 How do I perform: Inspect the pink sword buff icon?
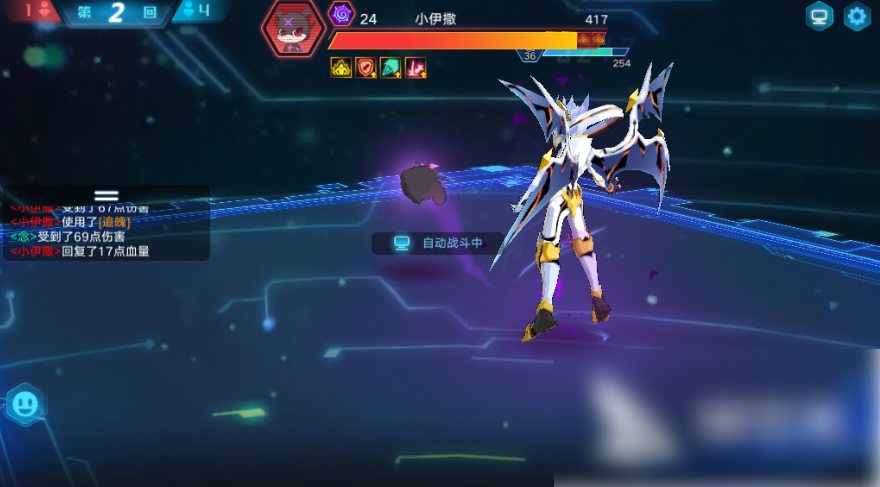[416, 68]
